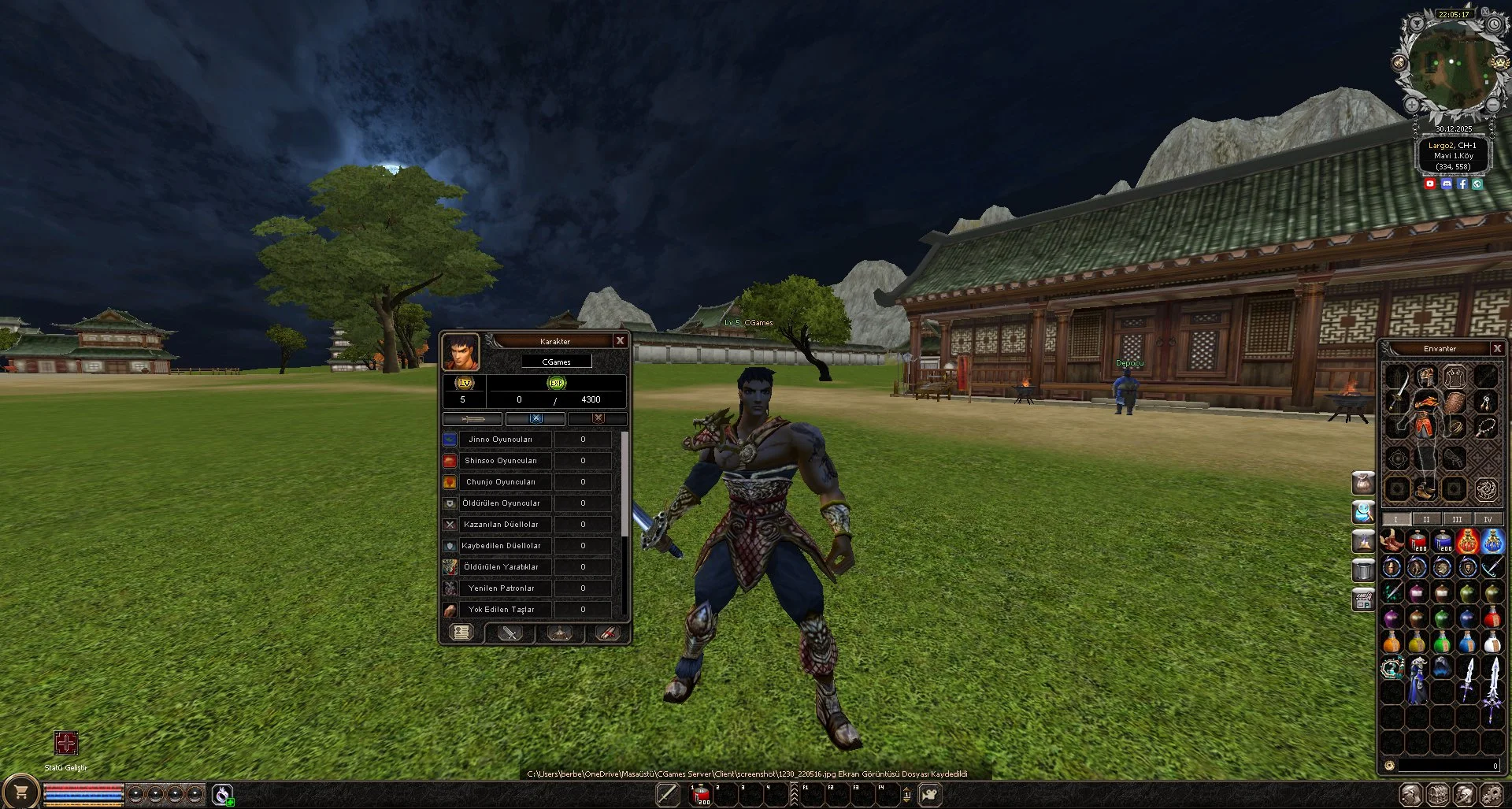The height and width of the screenshot is (809, 1512).
Task: Use the red potion in quickslot 1
Action: click(700, 794)
